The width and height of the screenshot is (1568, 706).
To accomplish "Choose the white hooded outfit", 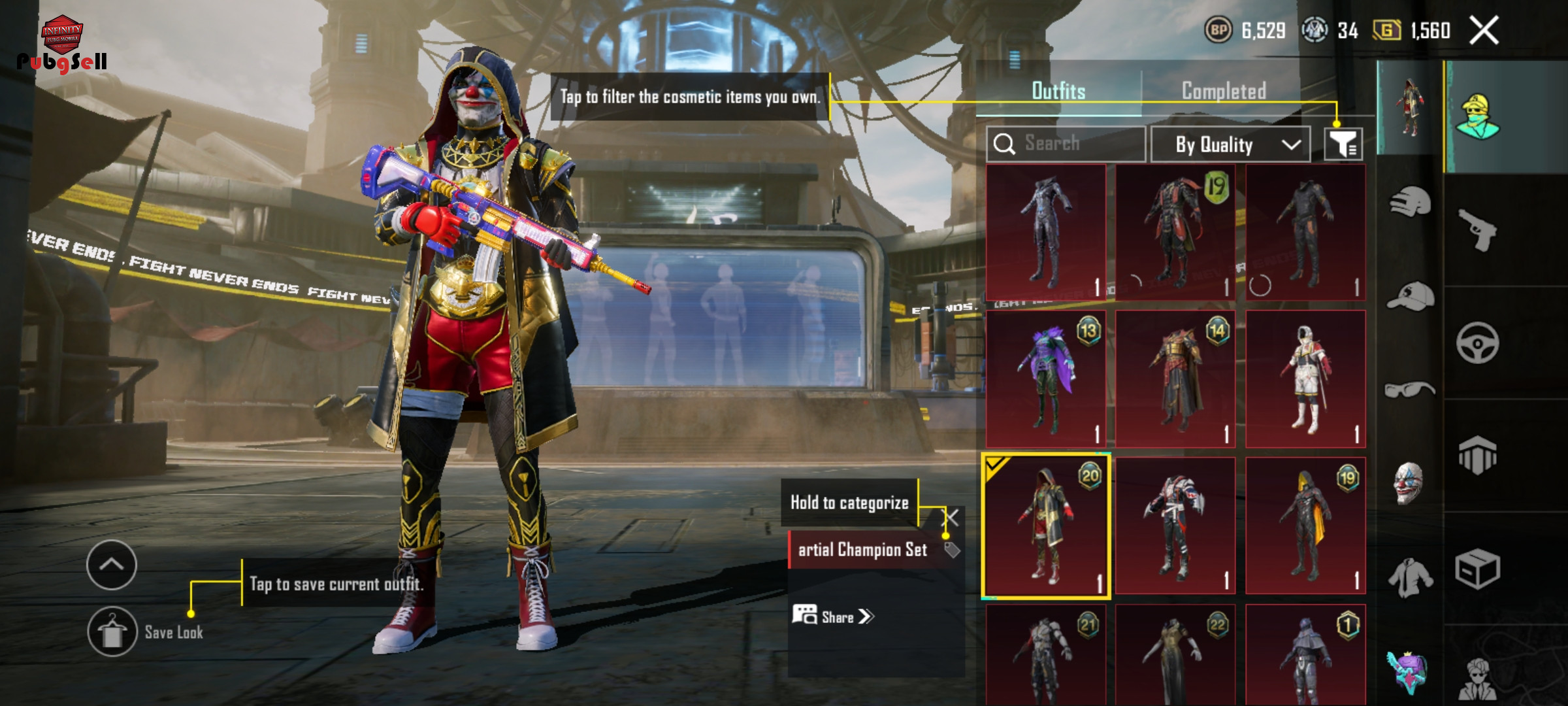I will tap(1305, 379).
